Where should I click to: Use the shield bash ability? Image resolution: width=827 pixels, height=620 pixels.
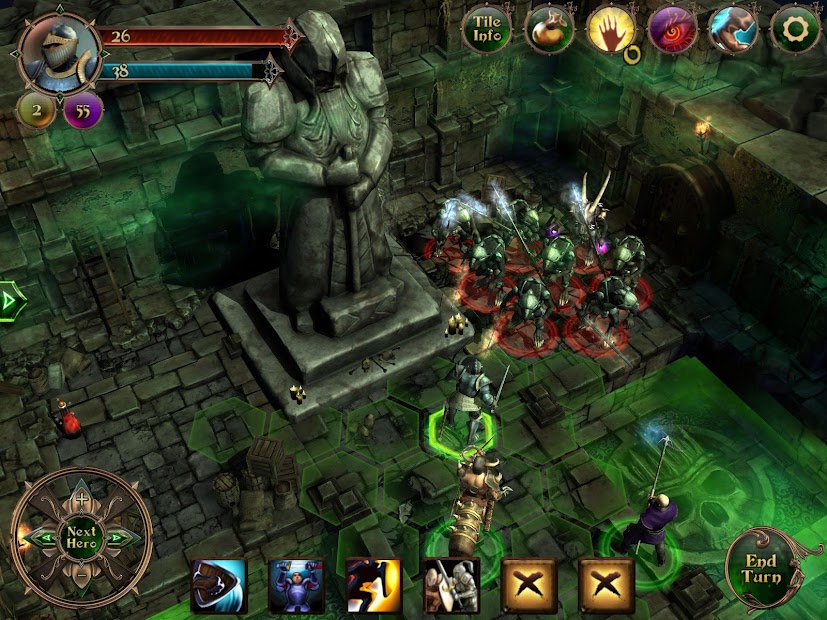pyautogui.click(x=219, y=585)
